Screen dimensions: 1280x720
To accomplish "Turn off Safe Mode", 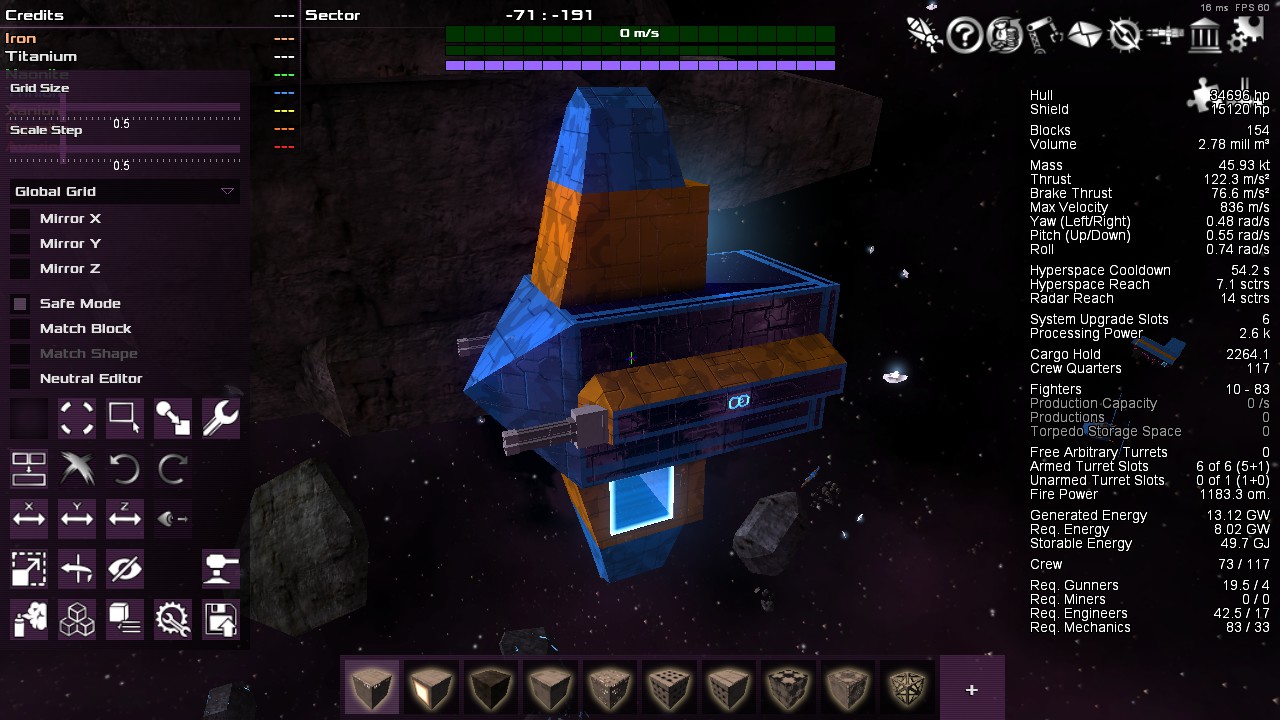I will pos(20,304).
